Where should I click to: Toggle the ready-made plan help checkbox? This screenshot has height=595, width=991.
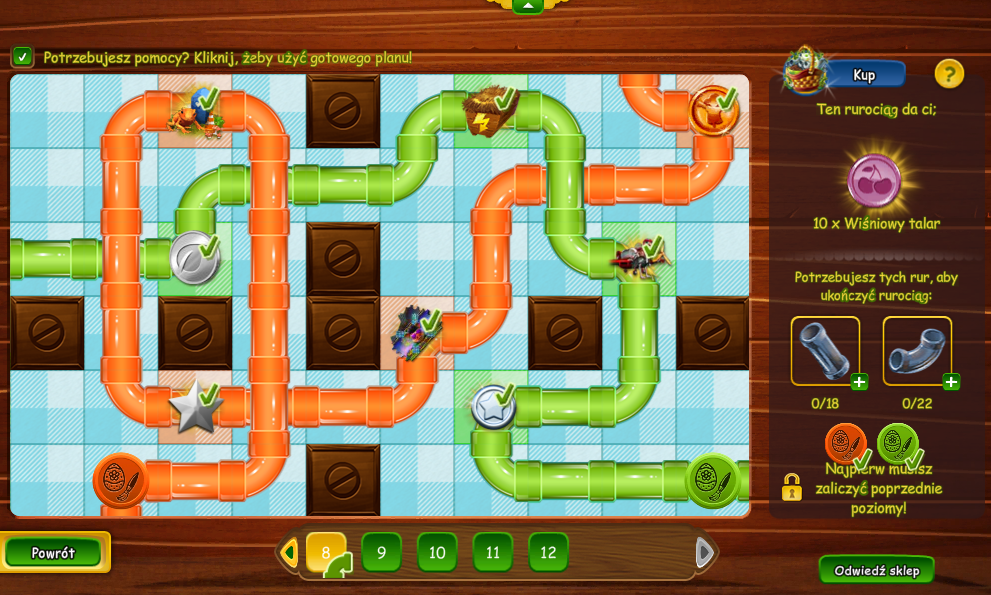pos(22,57)
